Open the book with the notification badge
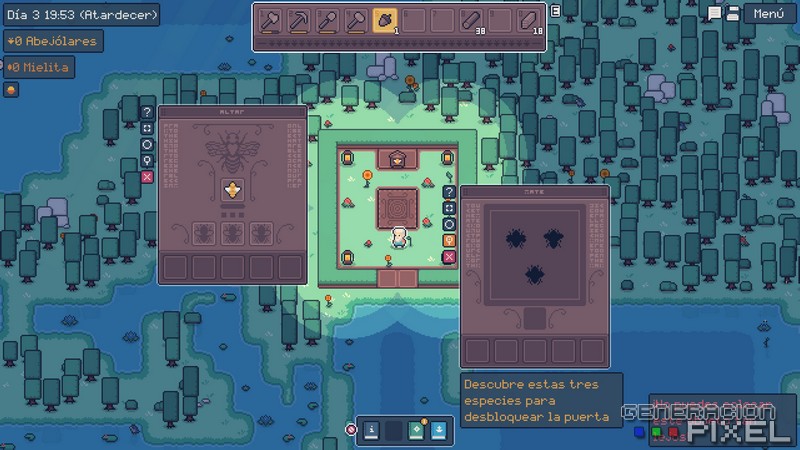 point(418,431)
